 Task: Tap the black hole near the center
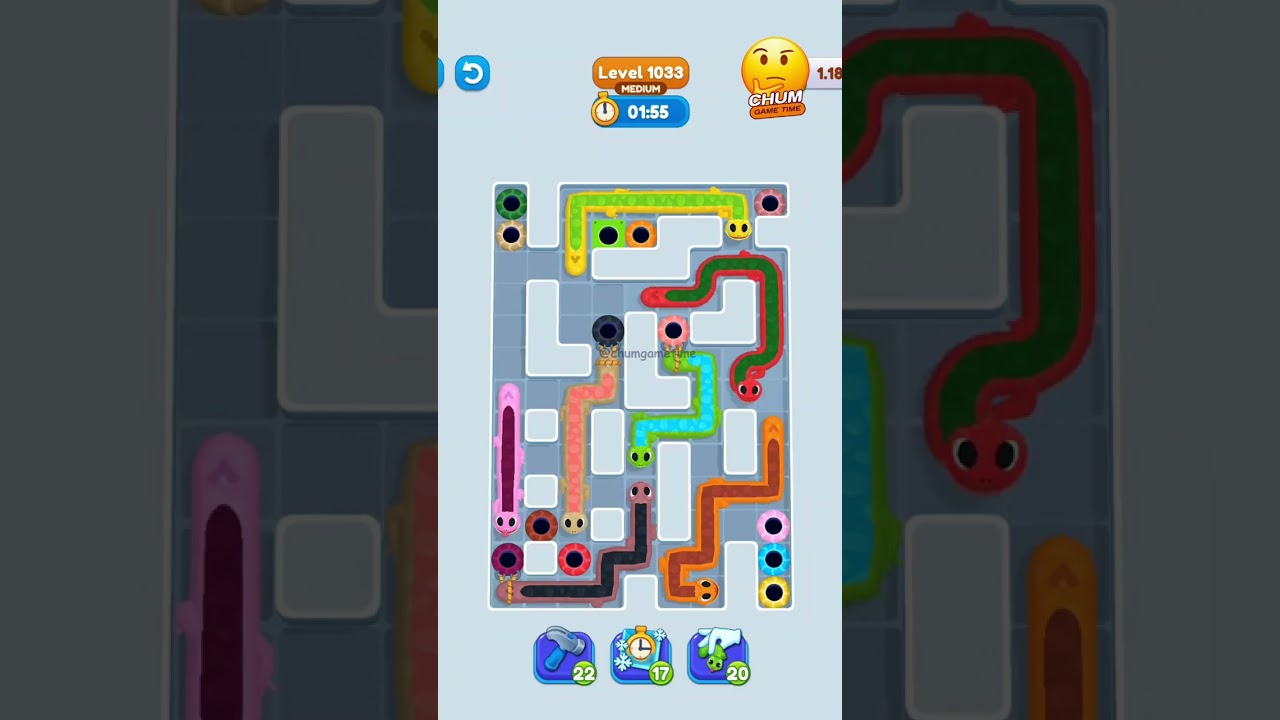[x=609, y=331]
